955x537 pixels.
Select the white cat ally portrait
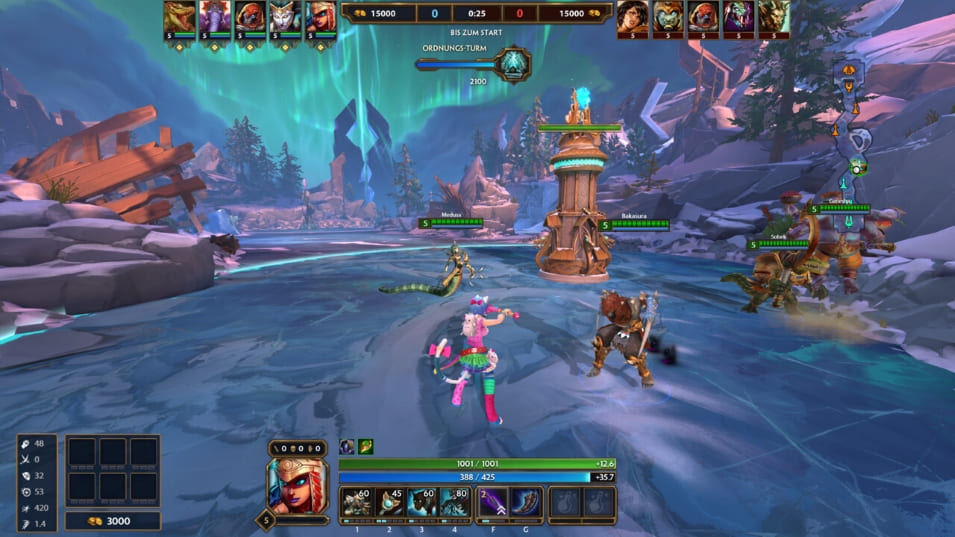(x=284, y=18)
